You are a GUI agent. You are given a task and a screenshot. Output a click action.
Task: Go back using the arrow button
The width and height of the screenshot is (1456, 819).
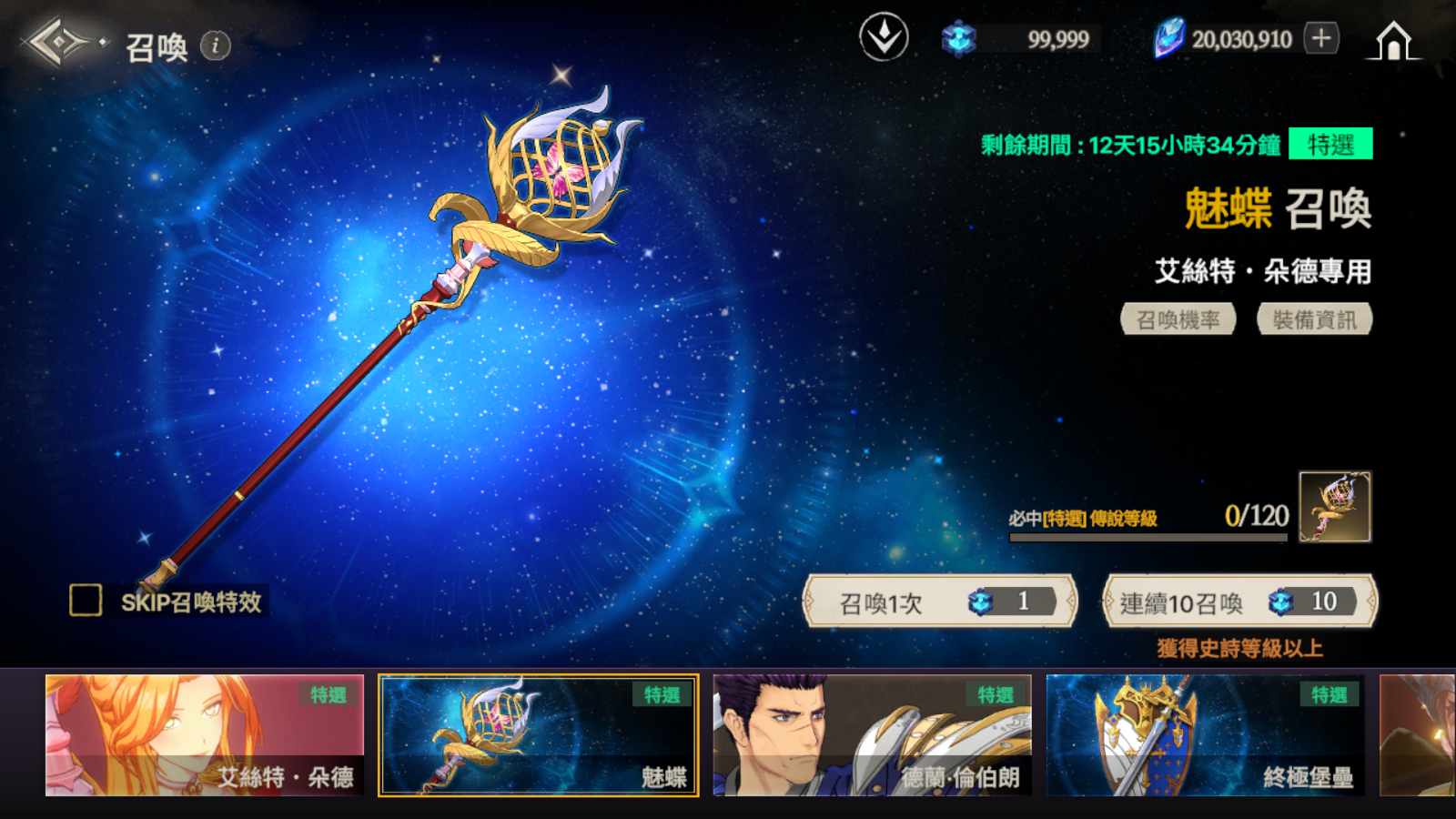[x=57, y=43]
